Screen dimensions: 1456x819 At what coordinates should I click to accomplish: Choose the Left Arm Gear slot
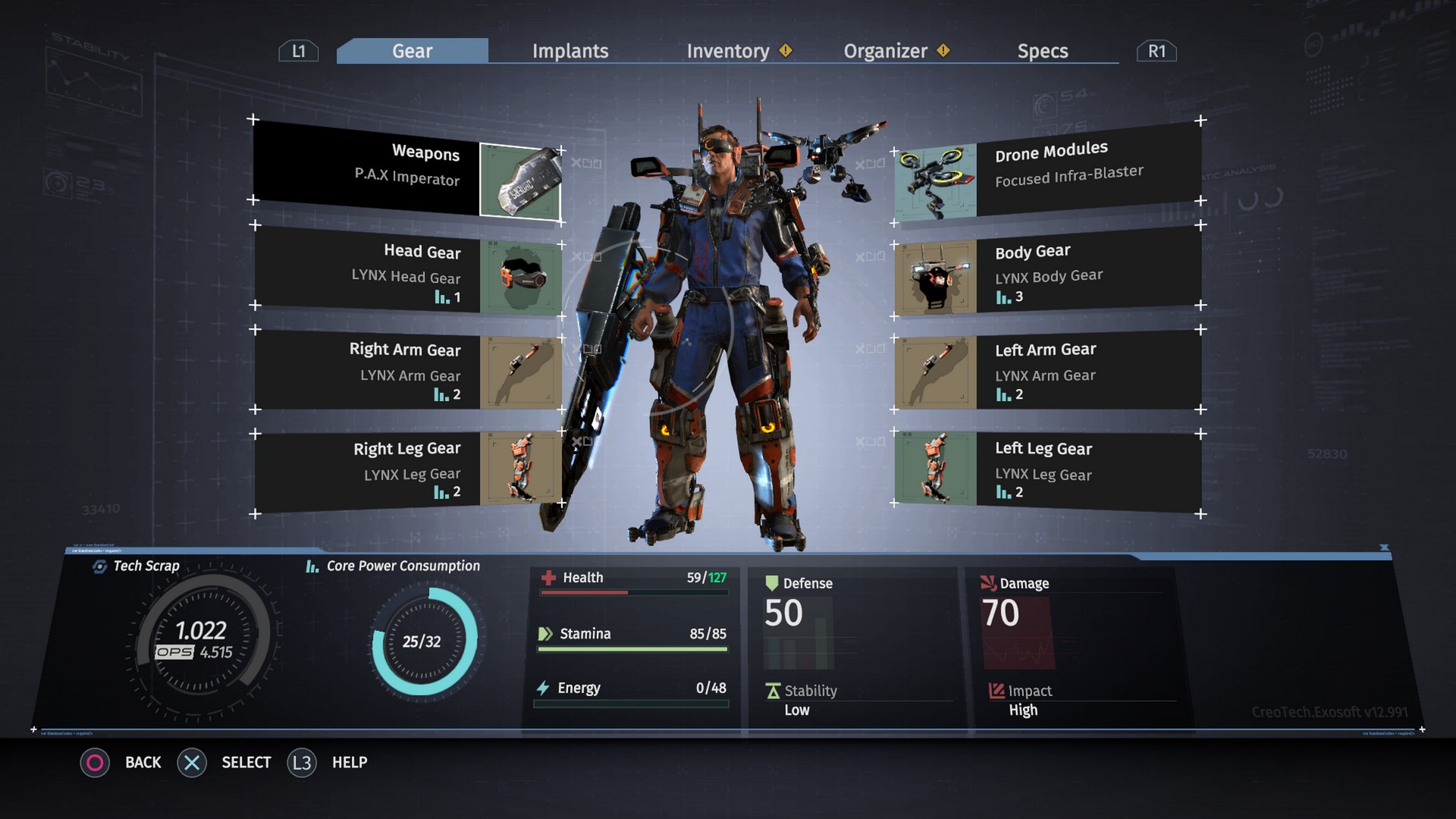click(x=1048, y=371)
